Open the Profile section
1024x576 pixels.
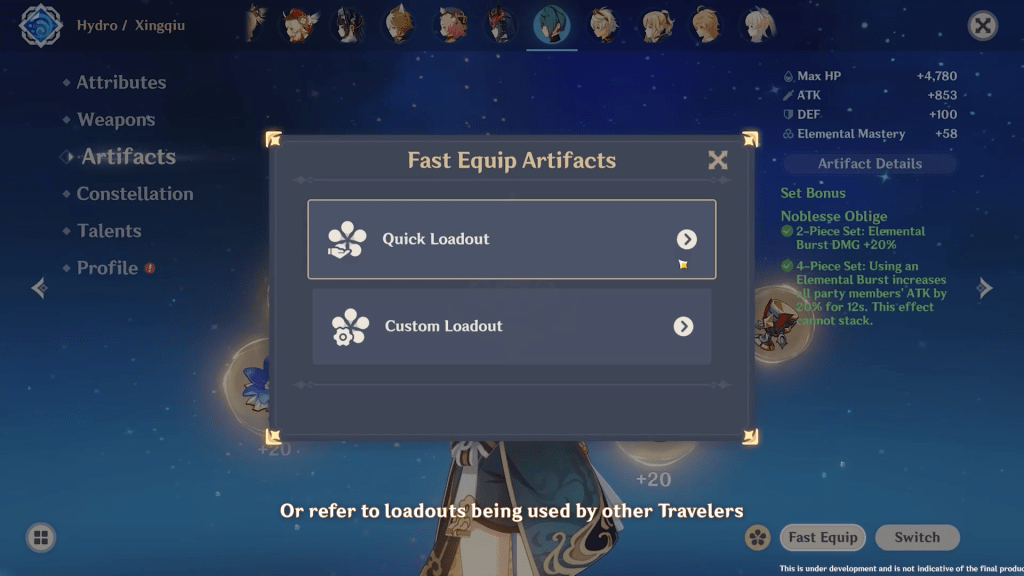[x=107, y=267]
